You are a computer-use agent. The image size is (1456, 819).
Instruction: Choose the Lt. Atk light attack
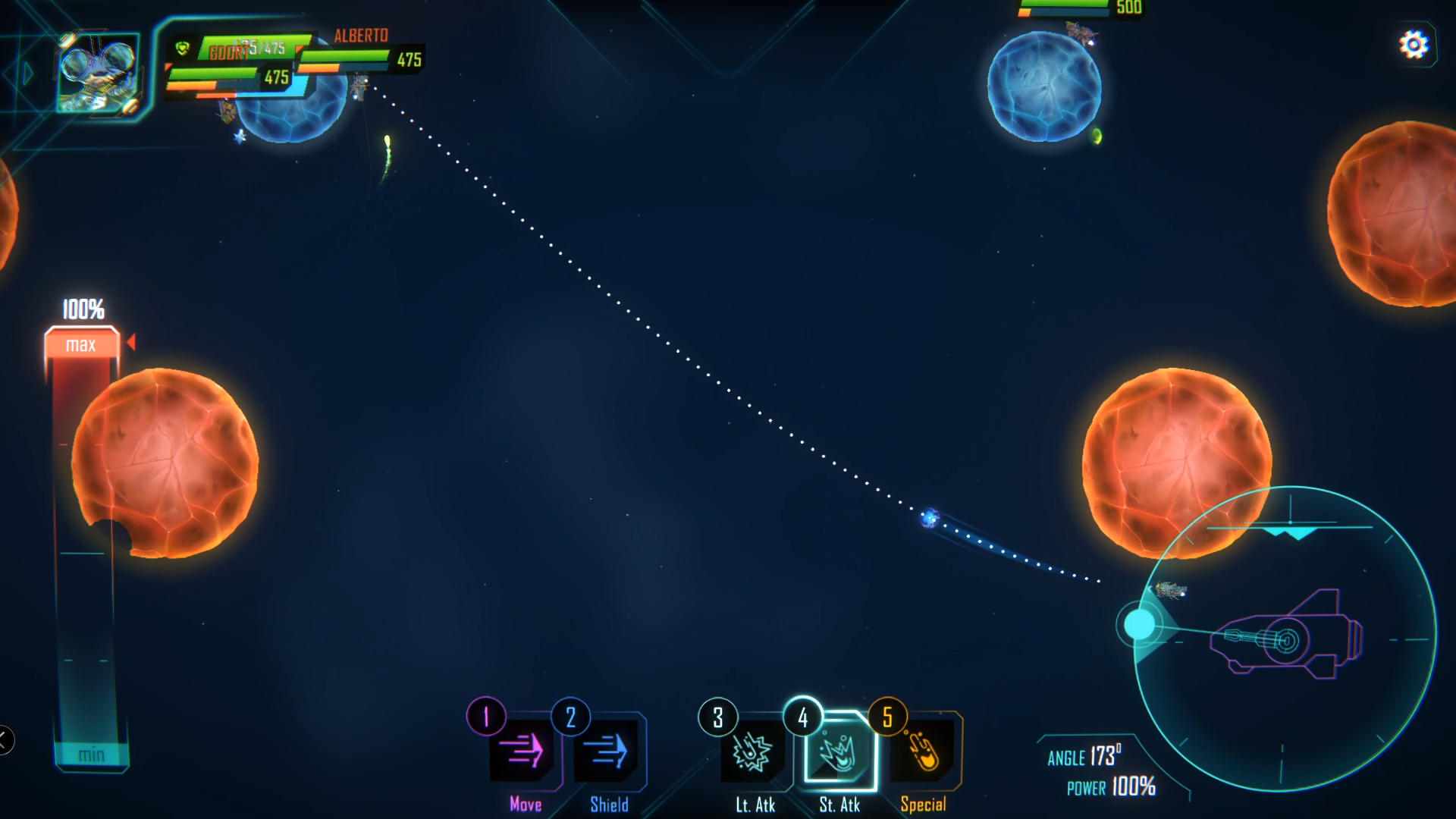point(752,752)
